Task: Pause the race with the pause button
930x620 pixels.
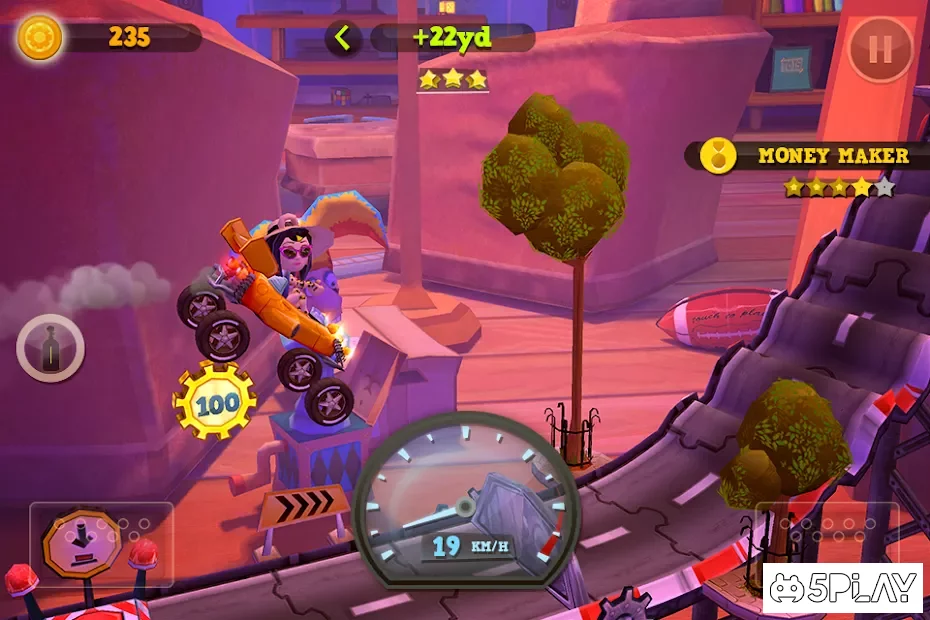Action: pyautogui.click(x=880, y=49)
